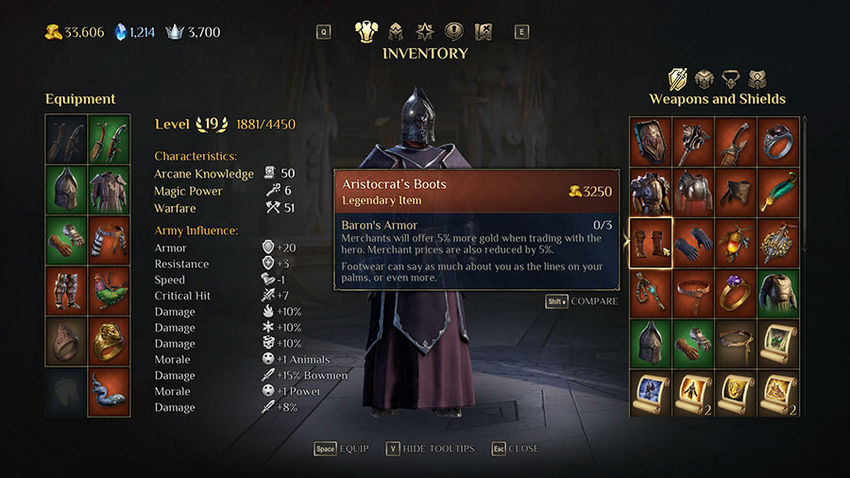Select the Weapons and Shields category filter
The height and width of the screenshot is (478, 850).
point(678,78)
